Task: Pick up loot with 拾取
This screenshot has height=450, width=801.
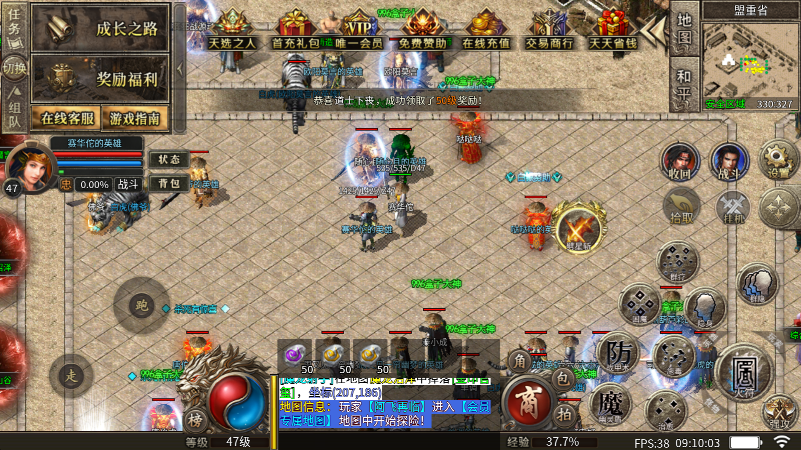Action: tap(680, 207)
